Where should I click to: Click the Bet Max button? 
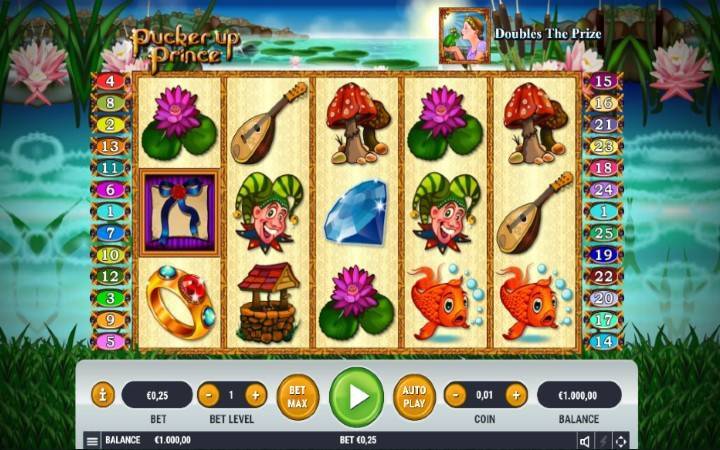coord(297,396)
